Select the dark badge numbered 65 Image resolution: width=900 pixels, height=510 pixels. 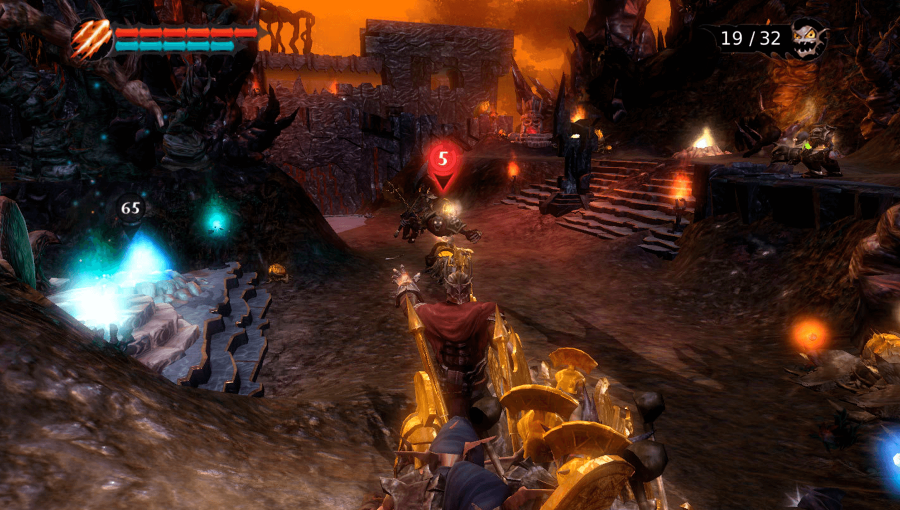point(131,208)
